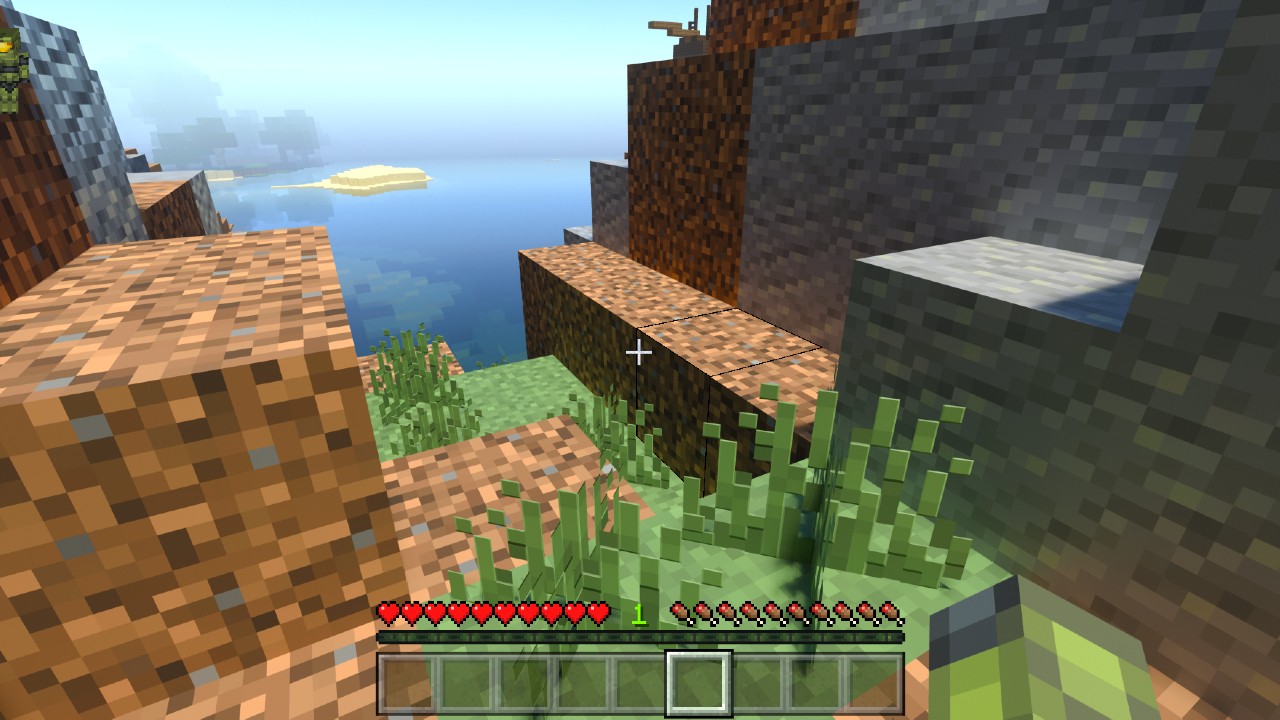The height and width of the screenshot is (720, 1280).
Task: Click the experience bar above the hotbar
Action: (640, 633)
